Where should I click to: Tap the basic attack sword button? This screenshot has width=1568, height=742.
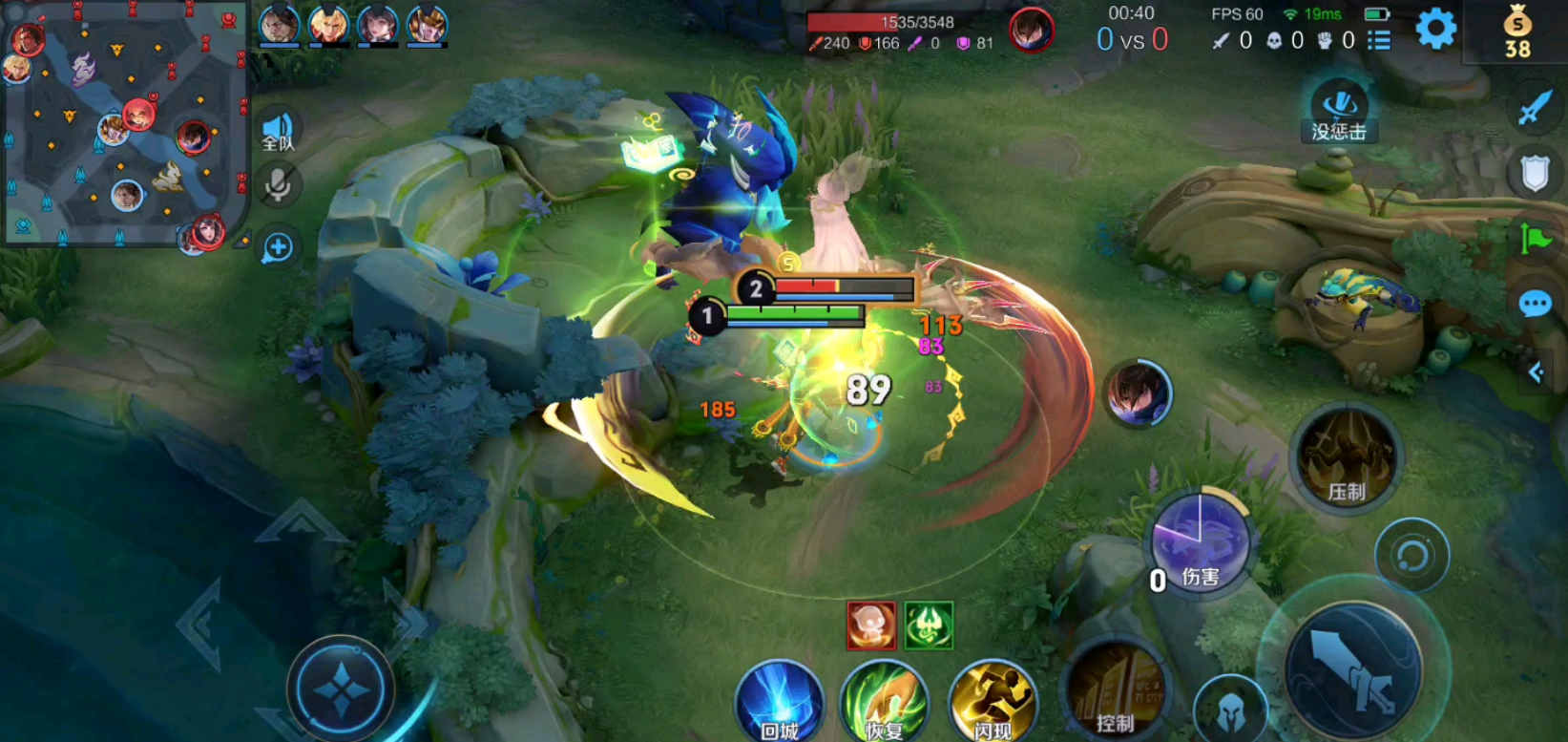pos(1353,670)
